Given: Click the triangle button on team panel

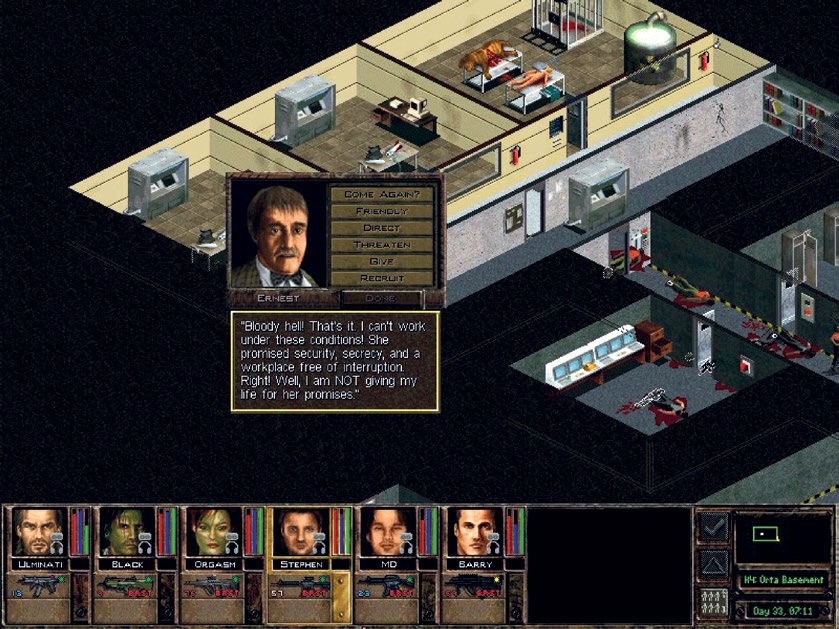Looking at the screenshot, I should click(x=713, y=565).
